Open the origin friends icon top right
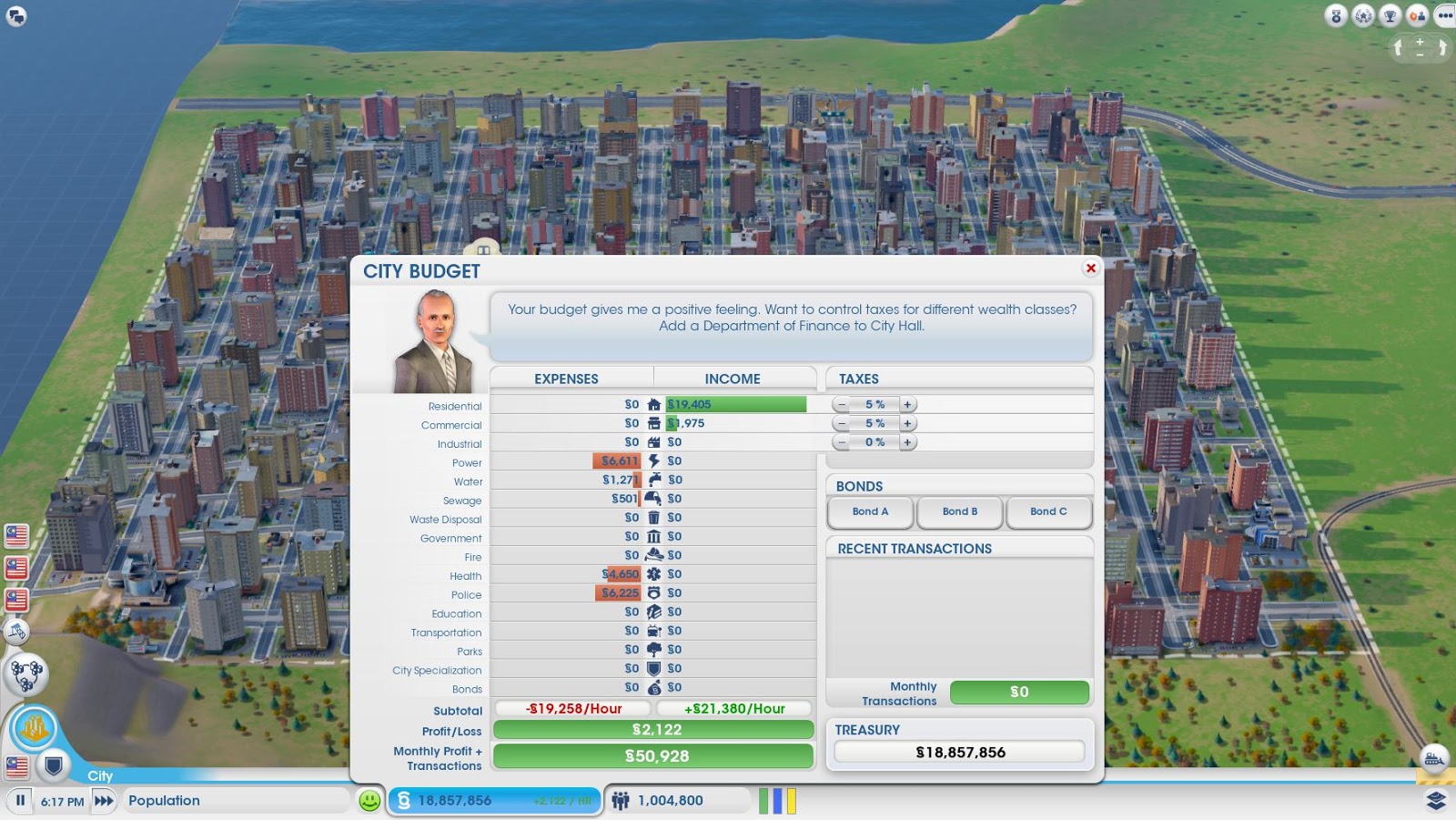The image size is (1456, 820). click(x=1418, y=15)
